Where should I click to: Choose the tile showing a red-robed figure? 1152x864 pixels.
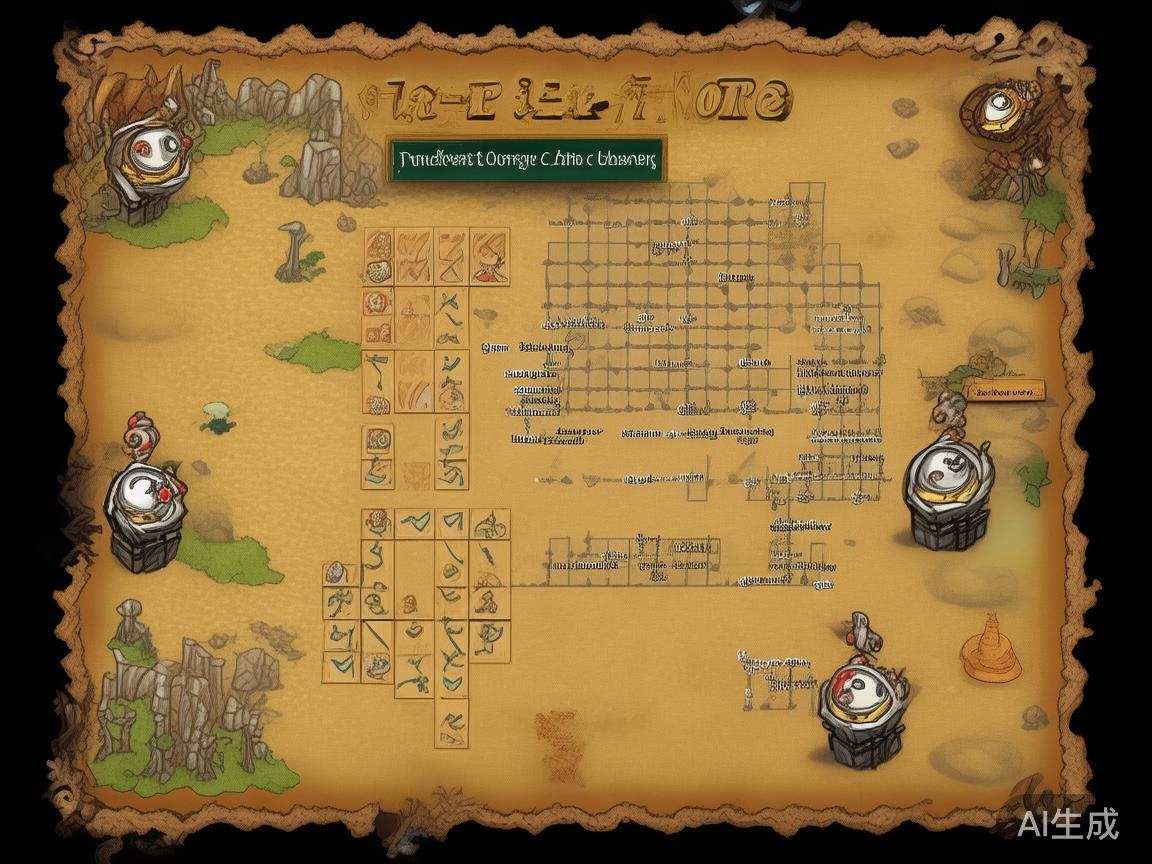tap(489, 257)
